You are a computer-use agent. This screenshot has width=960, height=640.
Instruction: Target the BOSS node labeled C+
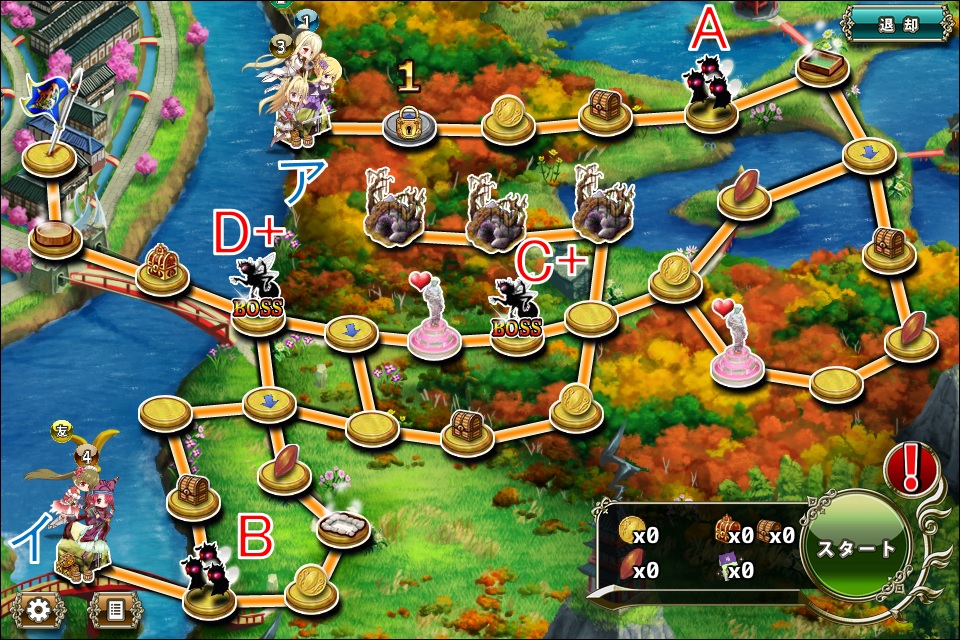516,315
